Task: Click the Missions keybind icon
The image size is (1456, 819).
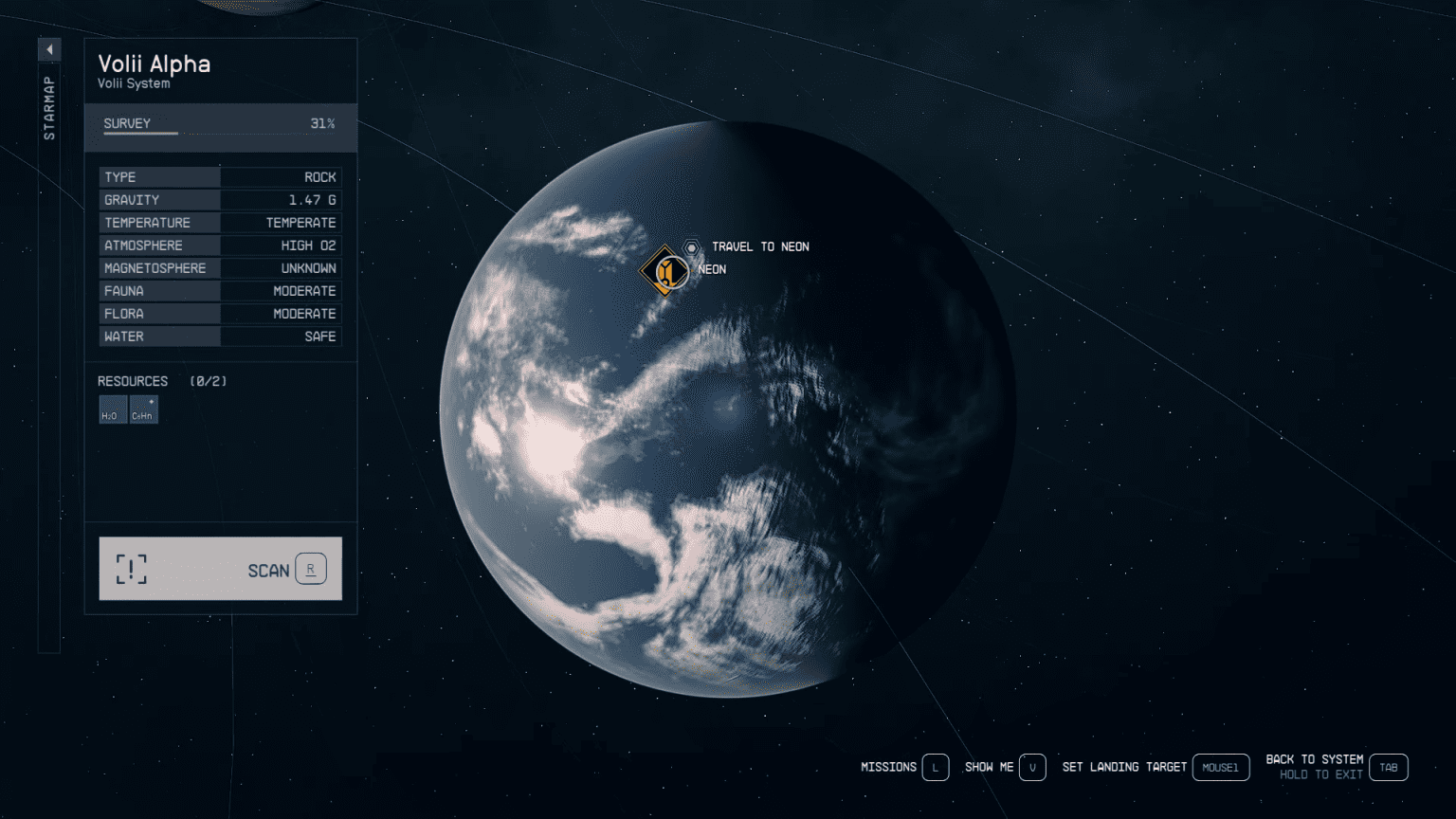Action: 936,767
